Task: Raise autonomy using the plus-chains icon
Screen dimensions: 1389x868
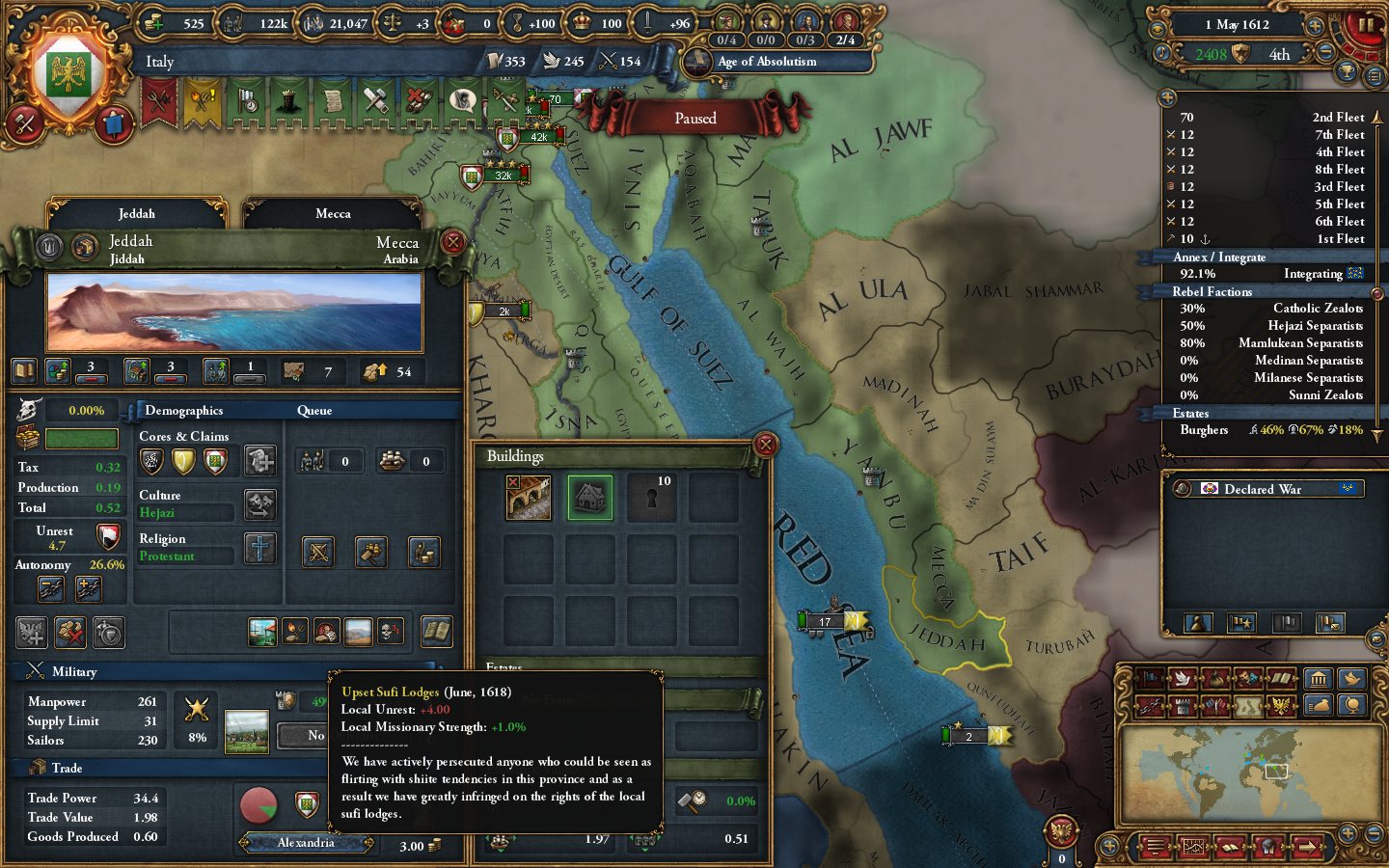Action: tap(89, 588)
